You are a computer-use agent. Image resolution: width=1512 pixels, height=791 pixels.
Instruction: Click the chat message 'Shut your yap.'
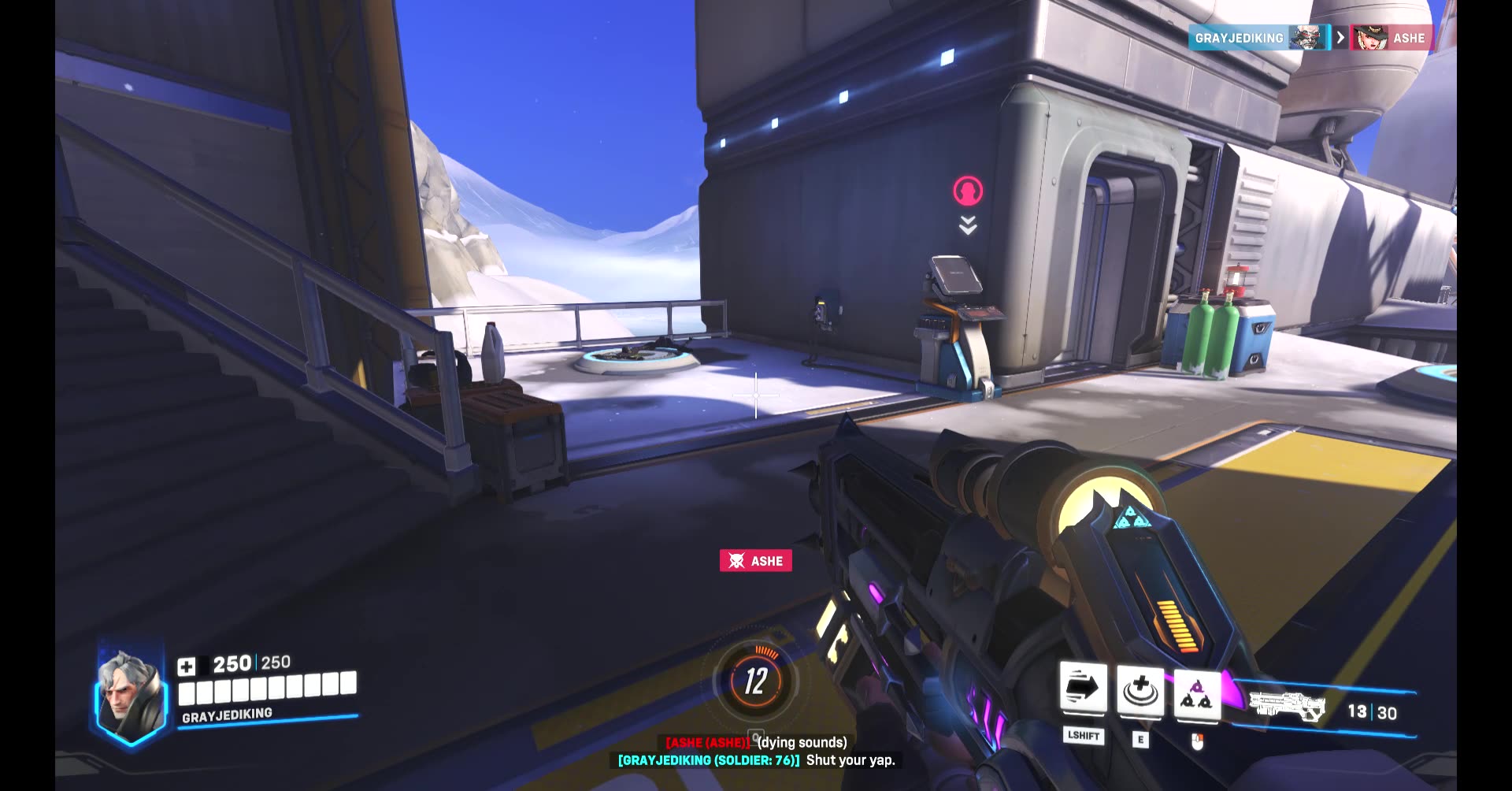[x=849, y=761]
